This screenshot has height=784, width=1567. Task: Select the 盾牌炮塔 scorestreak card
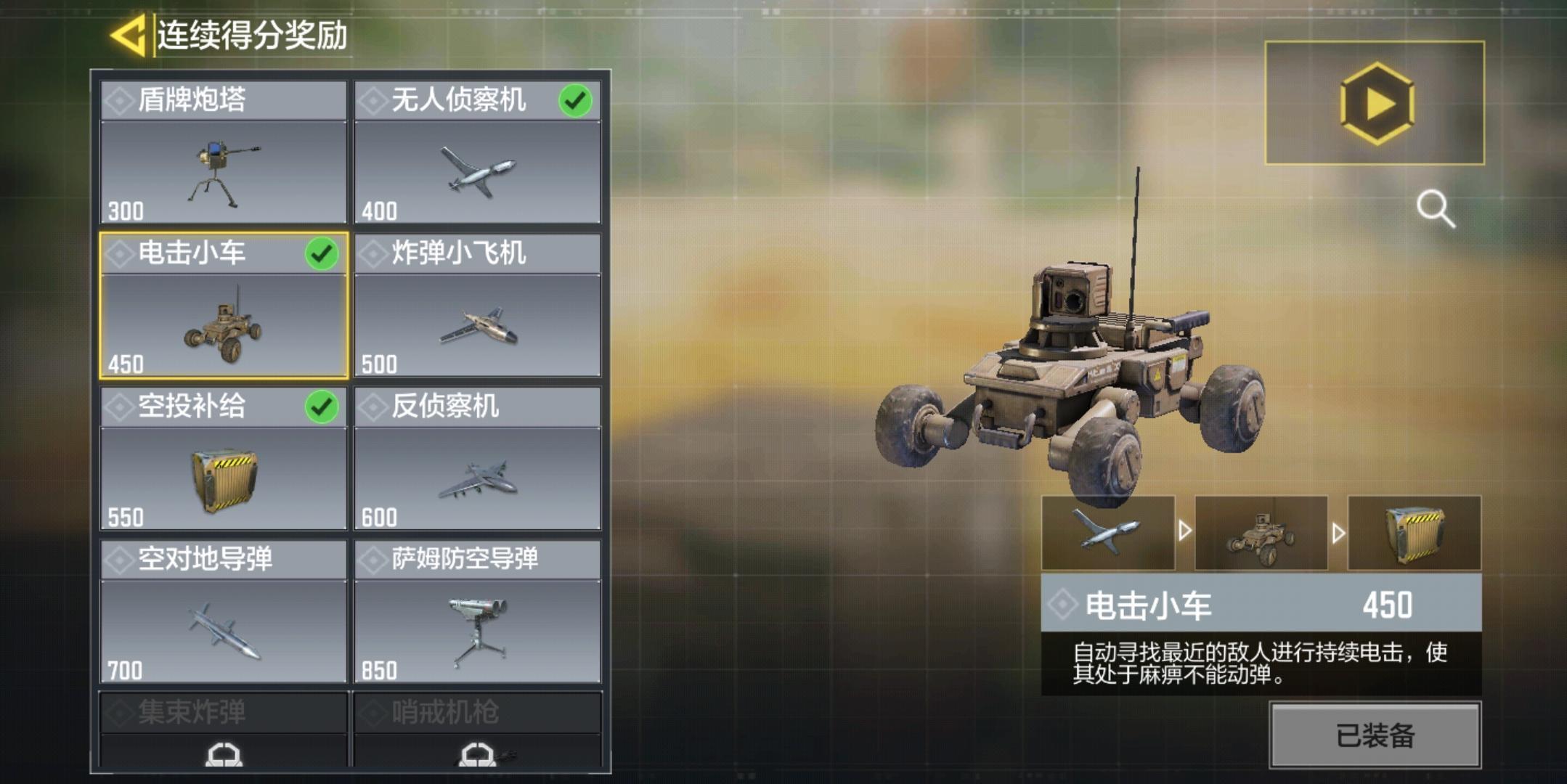tap(224, 152)
